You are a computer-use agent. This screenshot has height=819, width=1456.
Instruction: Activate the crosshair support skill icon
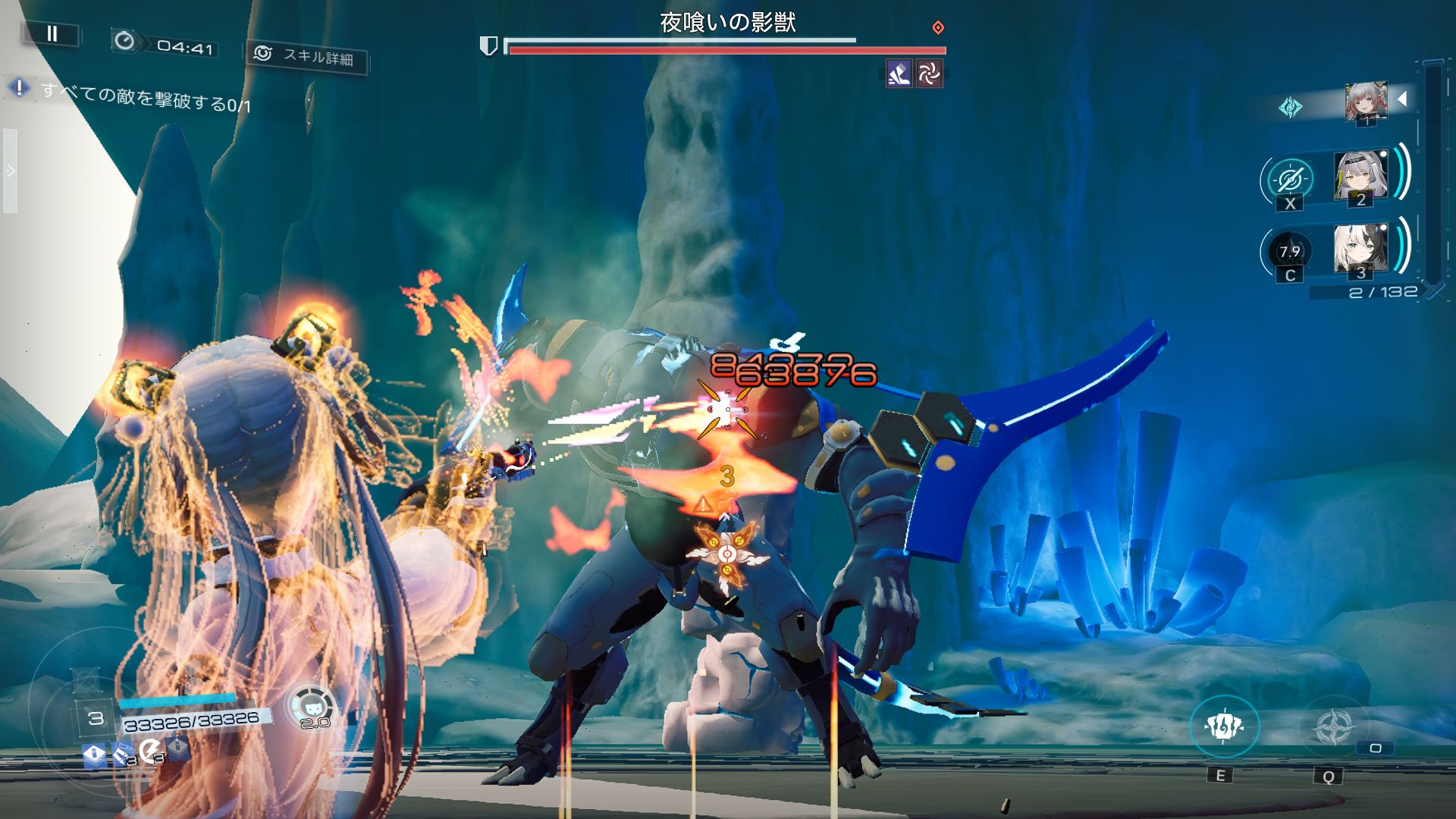pyautogui.click(x=1289, y=180)
